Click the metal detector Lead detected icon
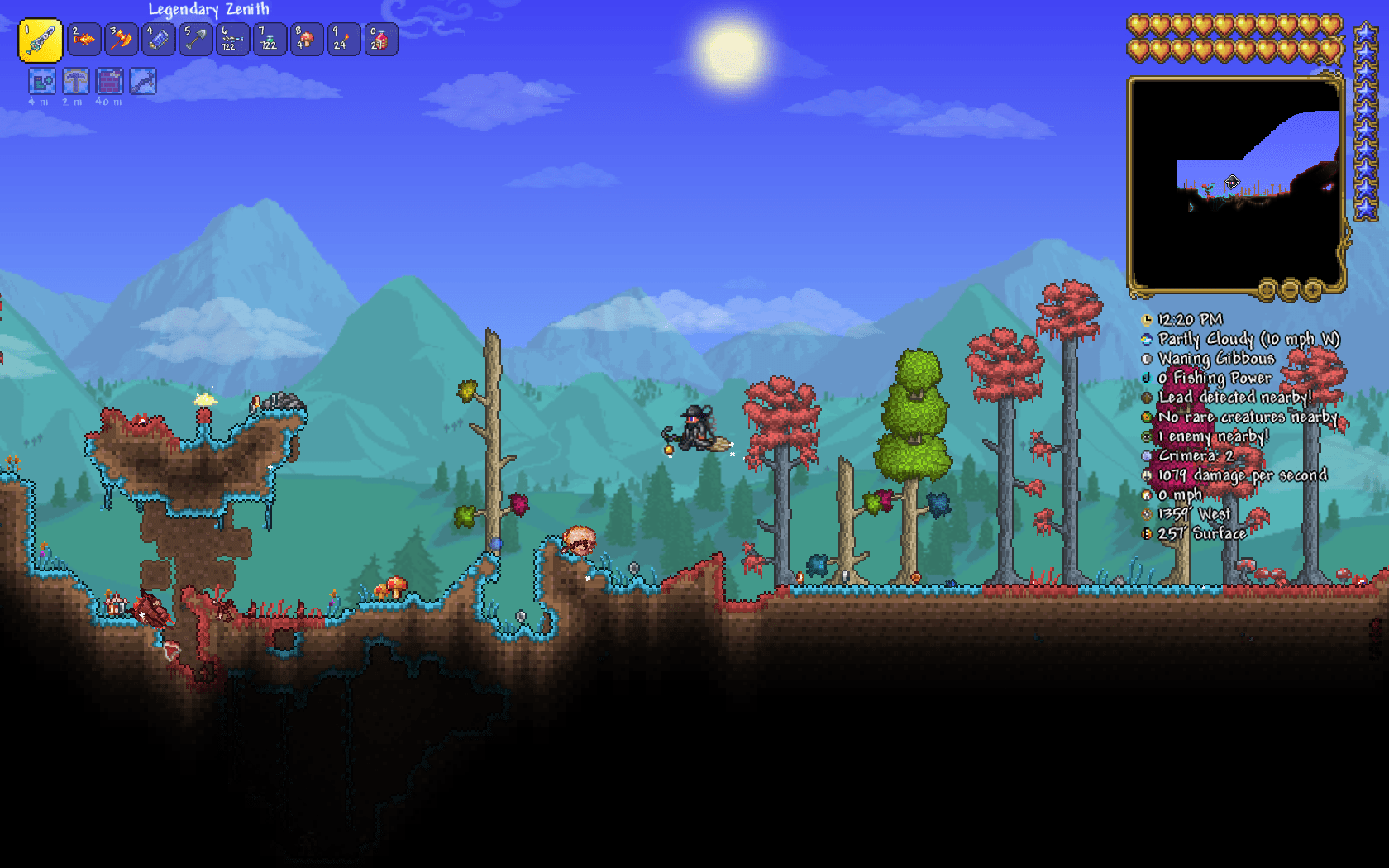Image resolution: width=1389 pixels, height=868 pixels. (x=1148, y=398)
